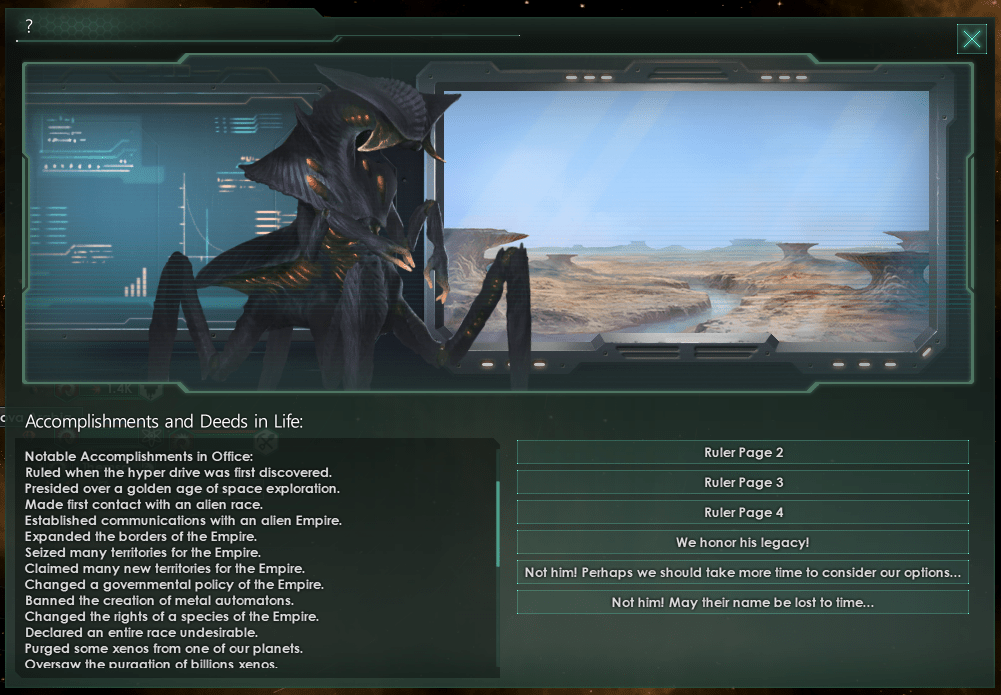Select "Perhaps we should take more time" option
Image resolution: width=1001 pixels, height=695 pixels.
[743, 573]
